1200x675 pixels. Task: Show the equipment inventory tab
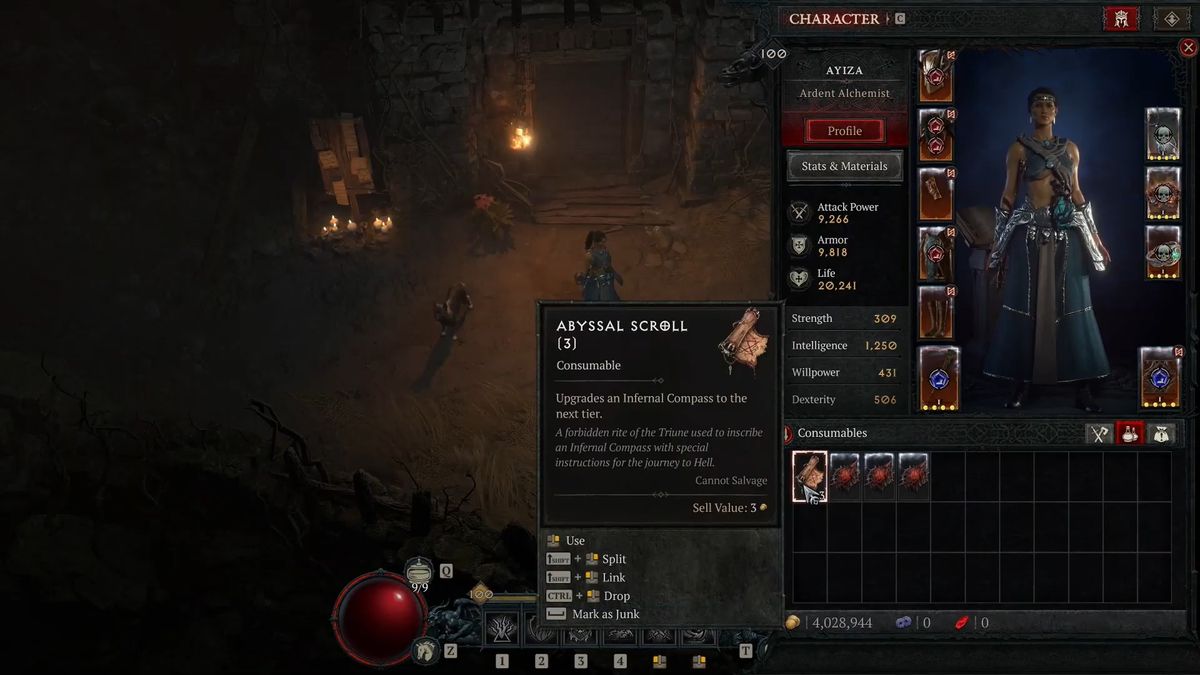click(1100, 433)
